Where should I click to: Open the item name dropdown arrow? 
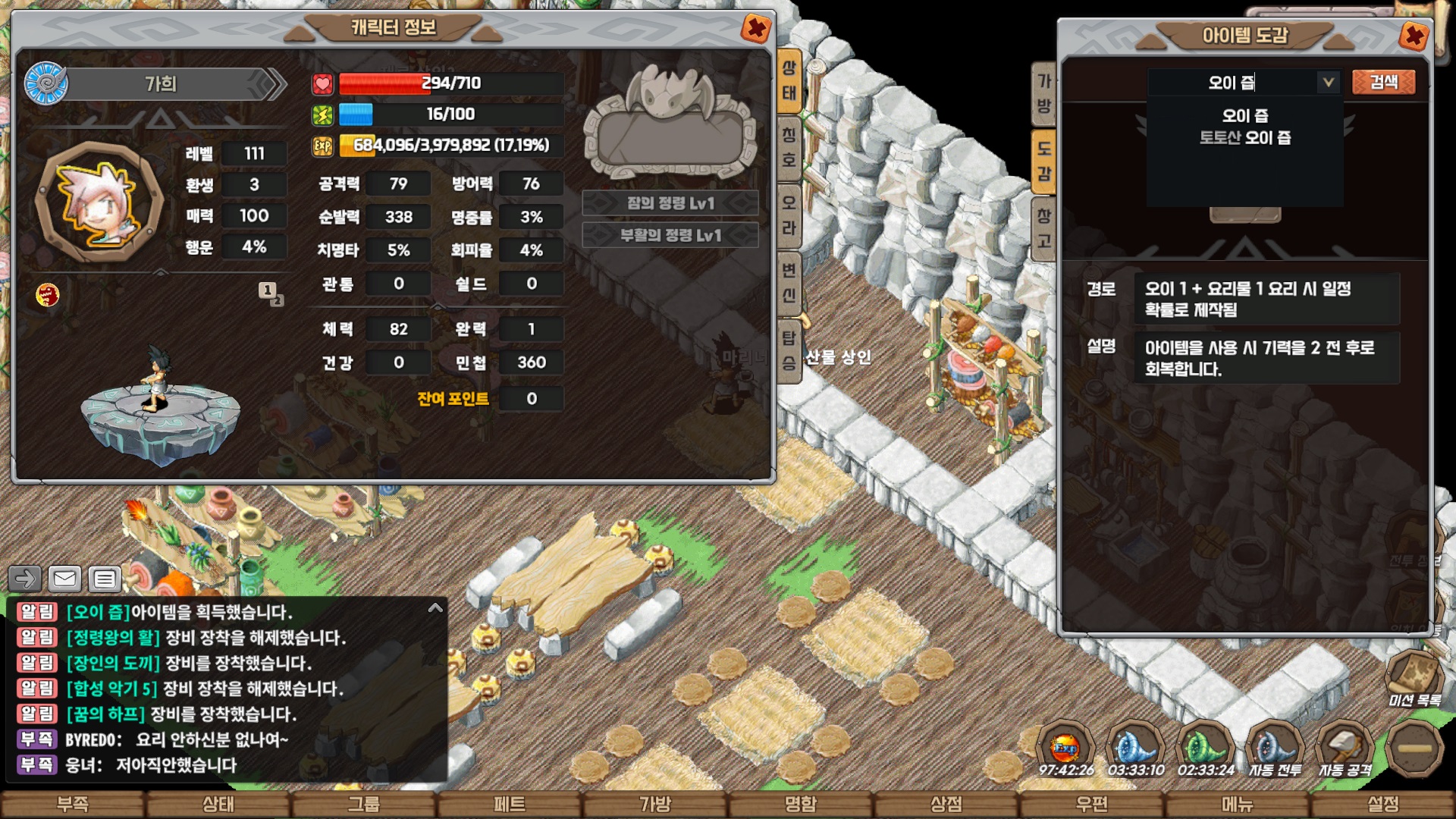point(1328,82)
